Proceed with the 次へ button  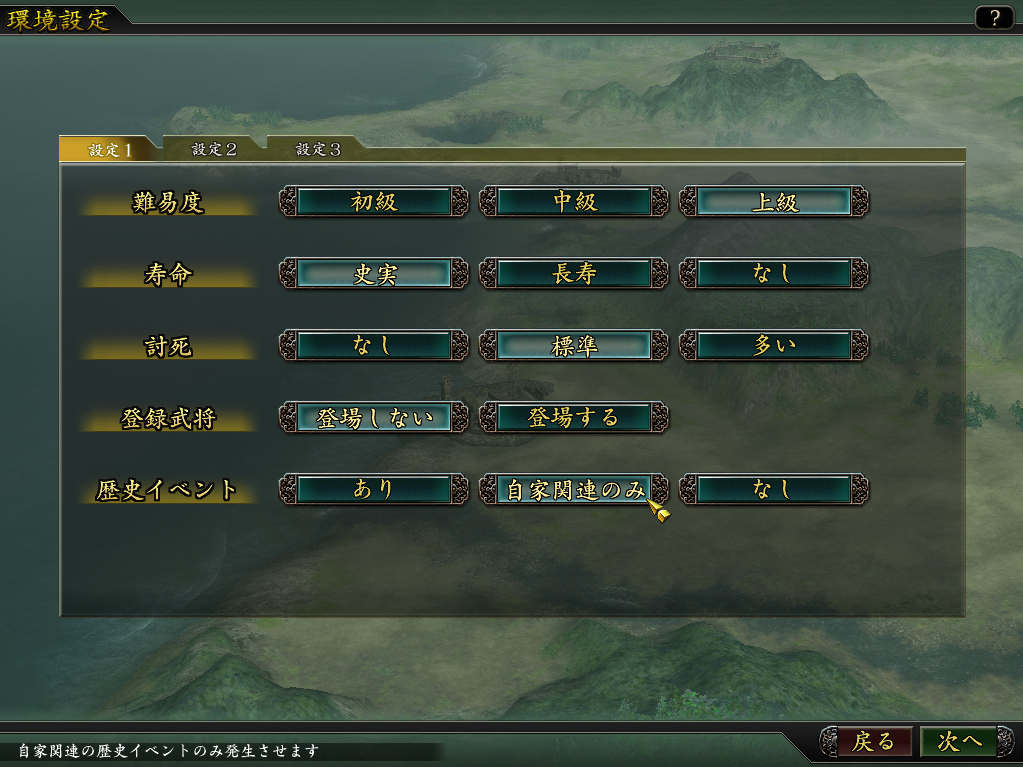[959, 742]
